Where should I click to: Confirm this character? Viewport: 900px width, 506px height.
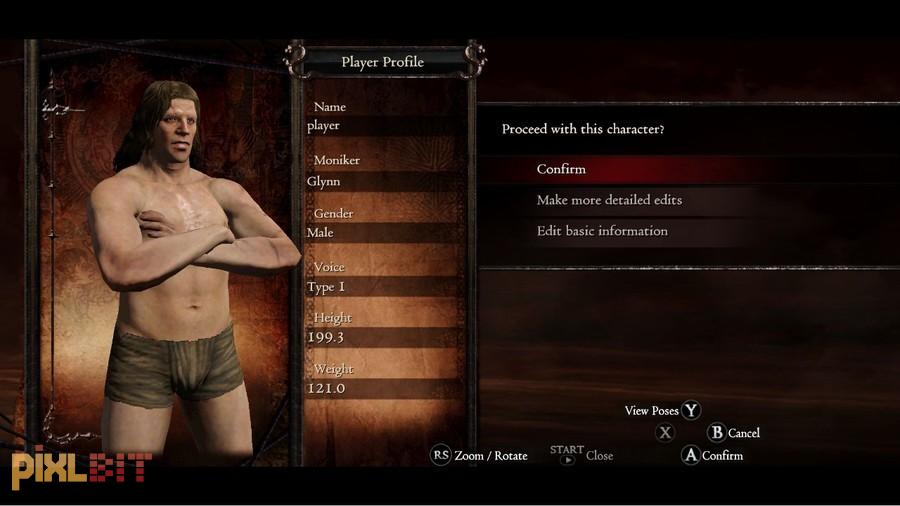[561, 169]
